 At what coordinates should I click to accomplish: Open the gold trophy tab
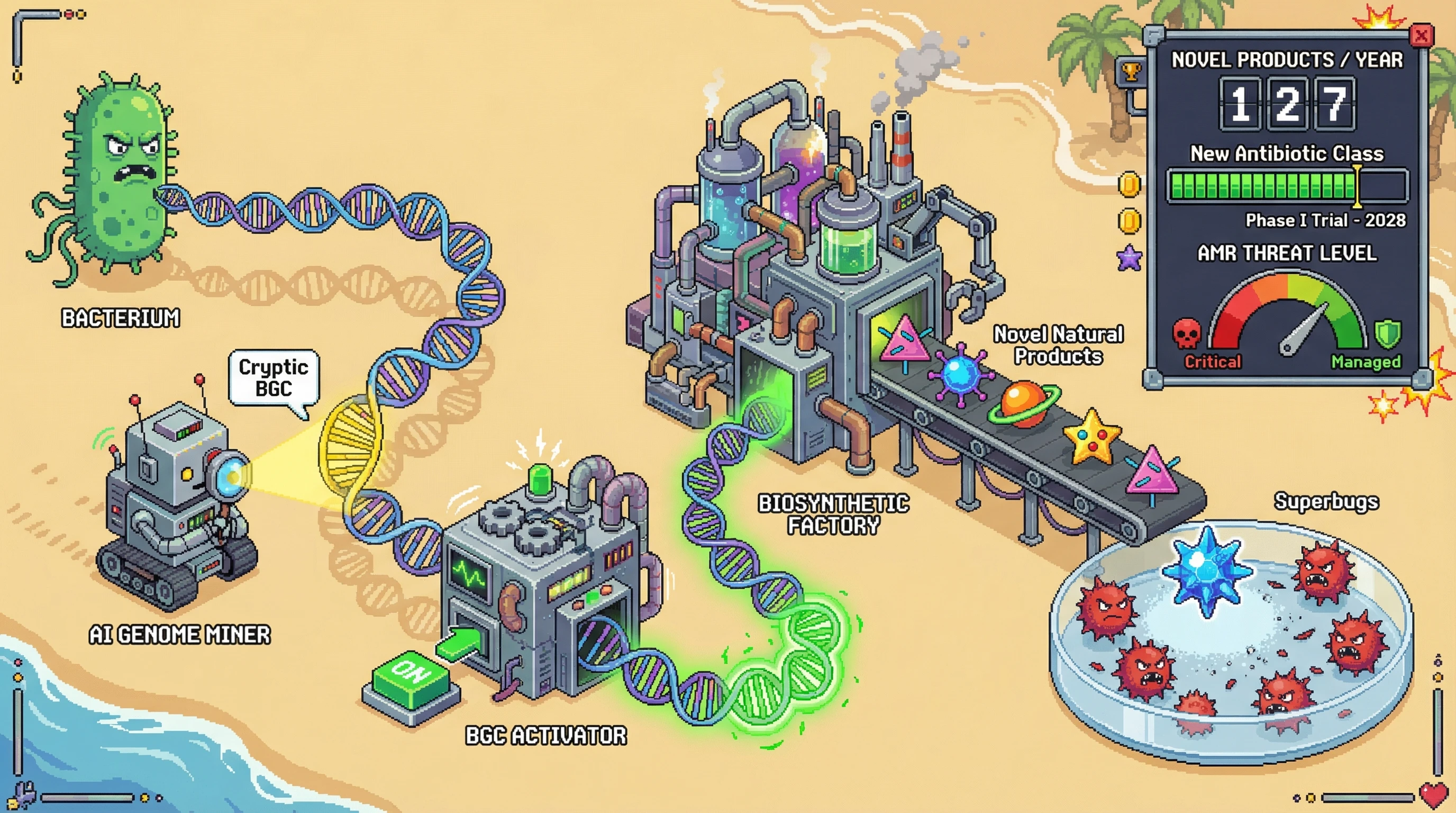[1131, 72]
